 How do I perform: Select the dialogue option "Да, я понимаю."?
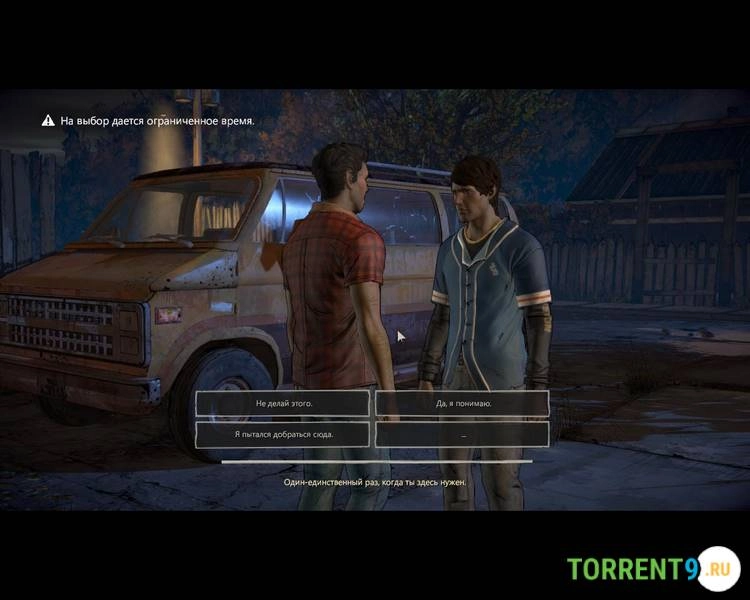coord(462,403)
